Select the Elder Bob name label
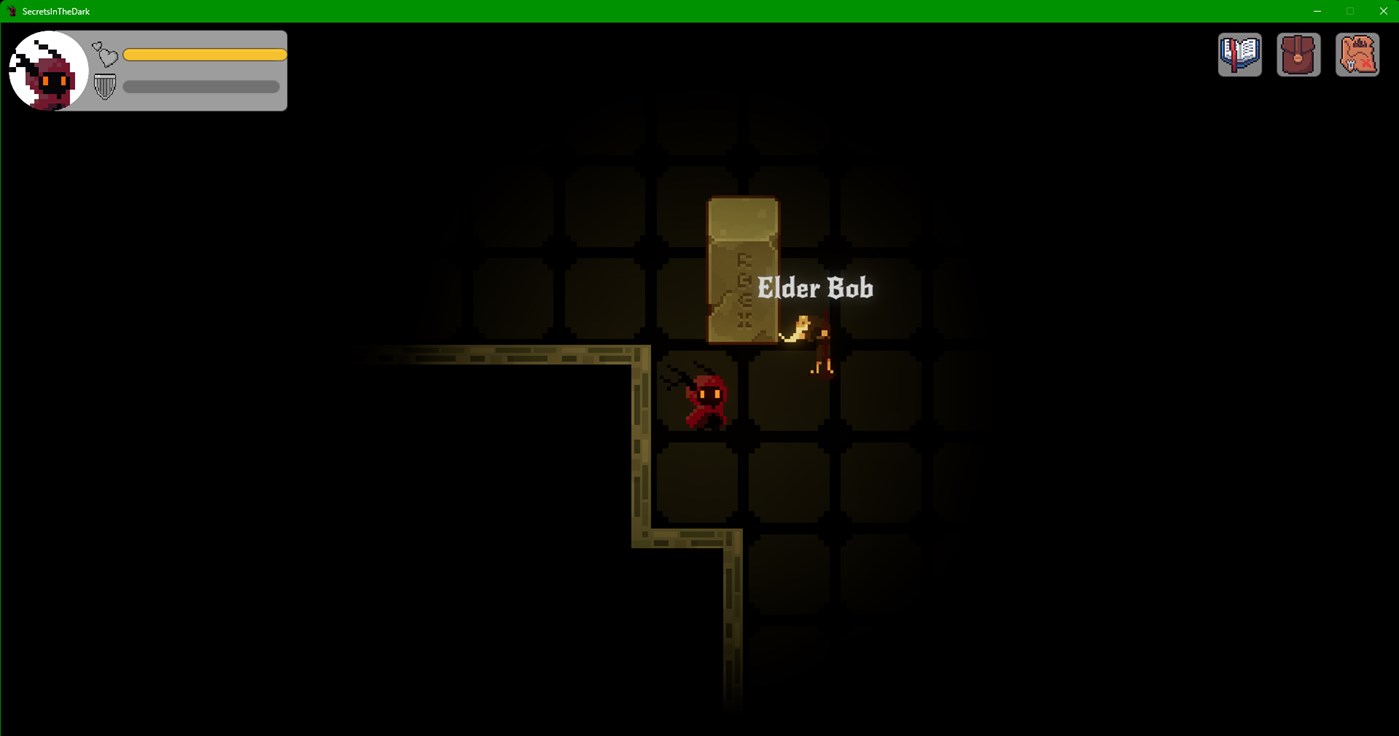 (816, 288)
